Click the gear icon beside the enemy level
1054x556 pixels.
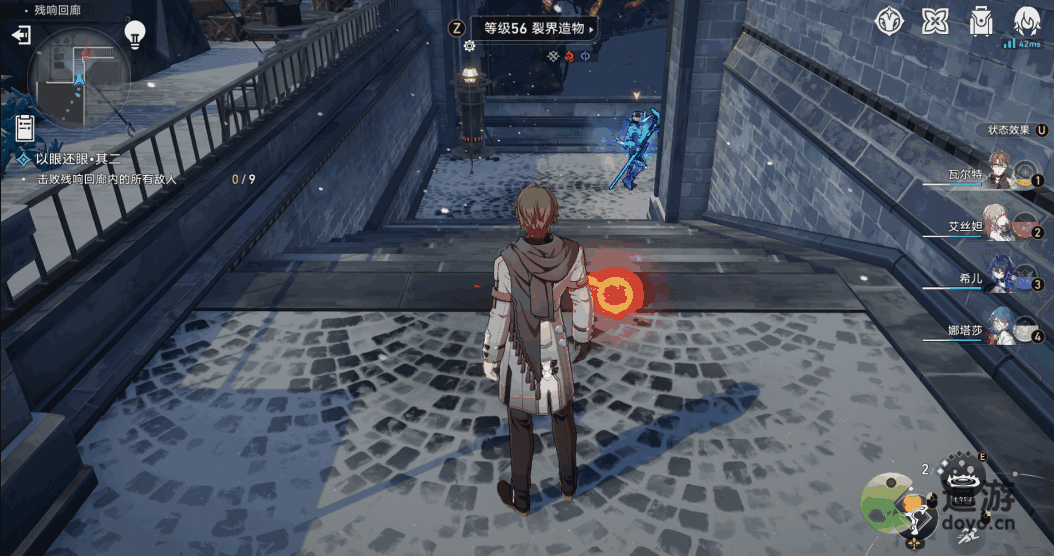point(469,46)
